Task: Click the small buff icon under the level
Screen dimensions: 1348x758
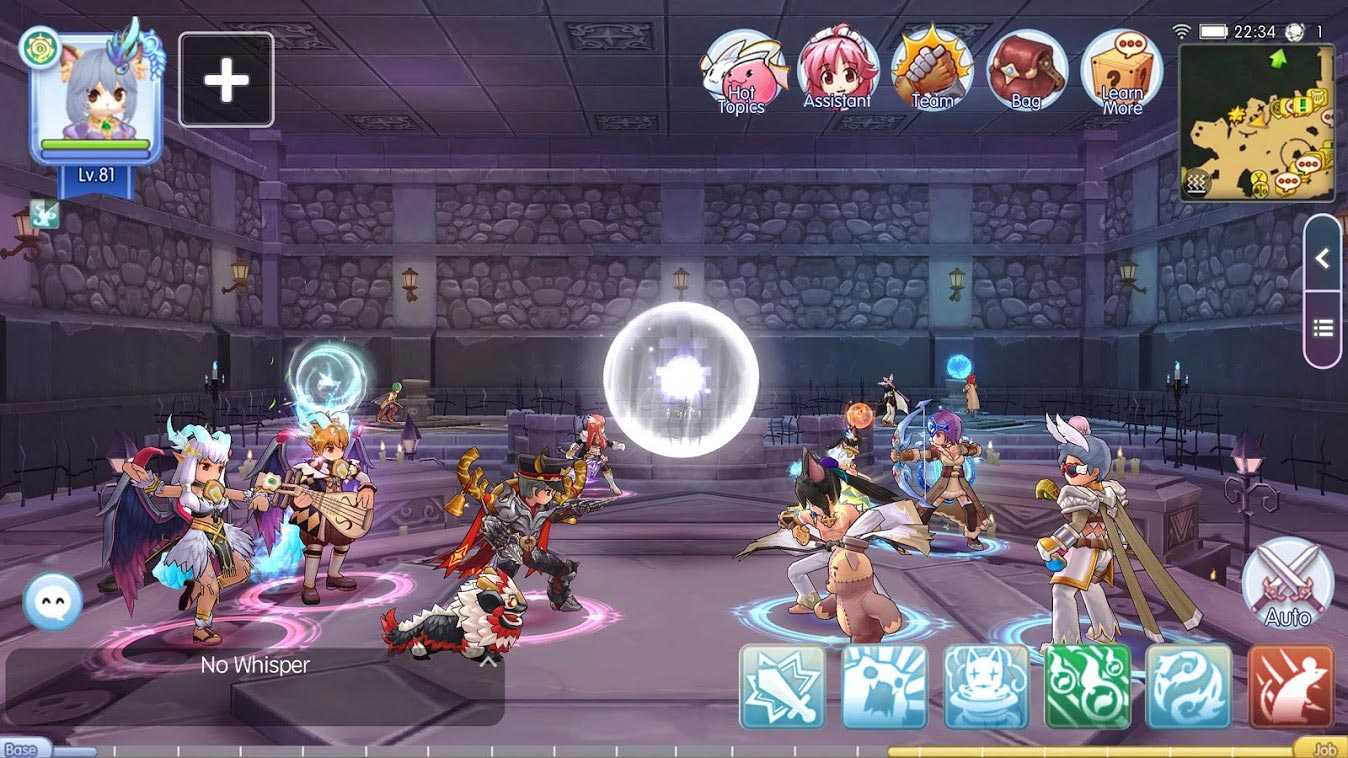Action: point(45,213)
